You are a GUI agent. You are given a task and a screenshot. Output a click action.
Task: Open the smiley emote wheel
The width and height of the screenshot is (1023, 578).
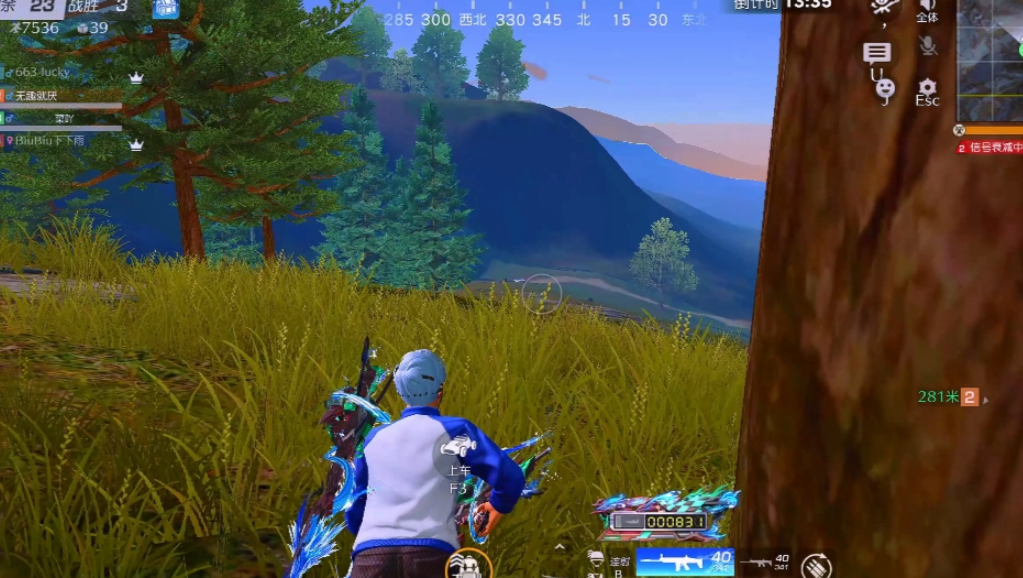coord(885,90)
